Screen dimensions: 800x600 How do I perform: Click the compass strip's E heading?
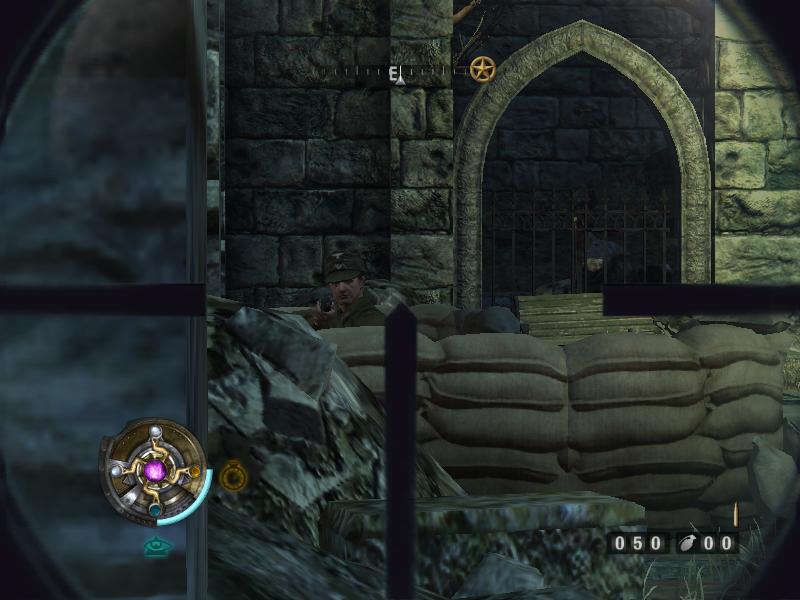pos(395,72)
